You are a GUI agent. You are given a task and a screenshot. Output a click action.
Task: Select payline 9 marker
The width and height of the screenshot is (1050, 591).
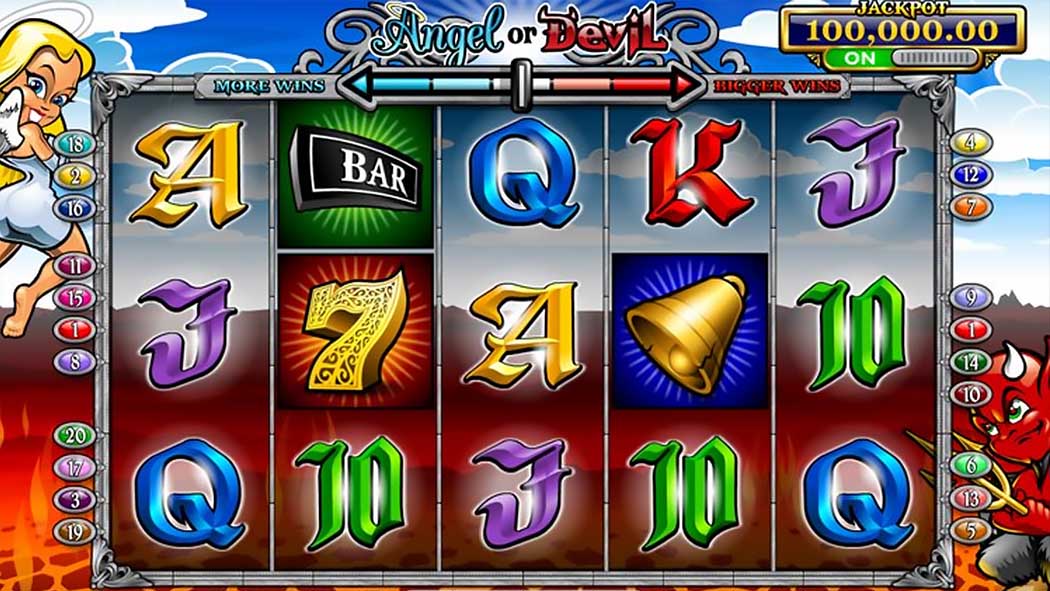971,297
